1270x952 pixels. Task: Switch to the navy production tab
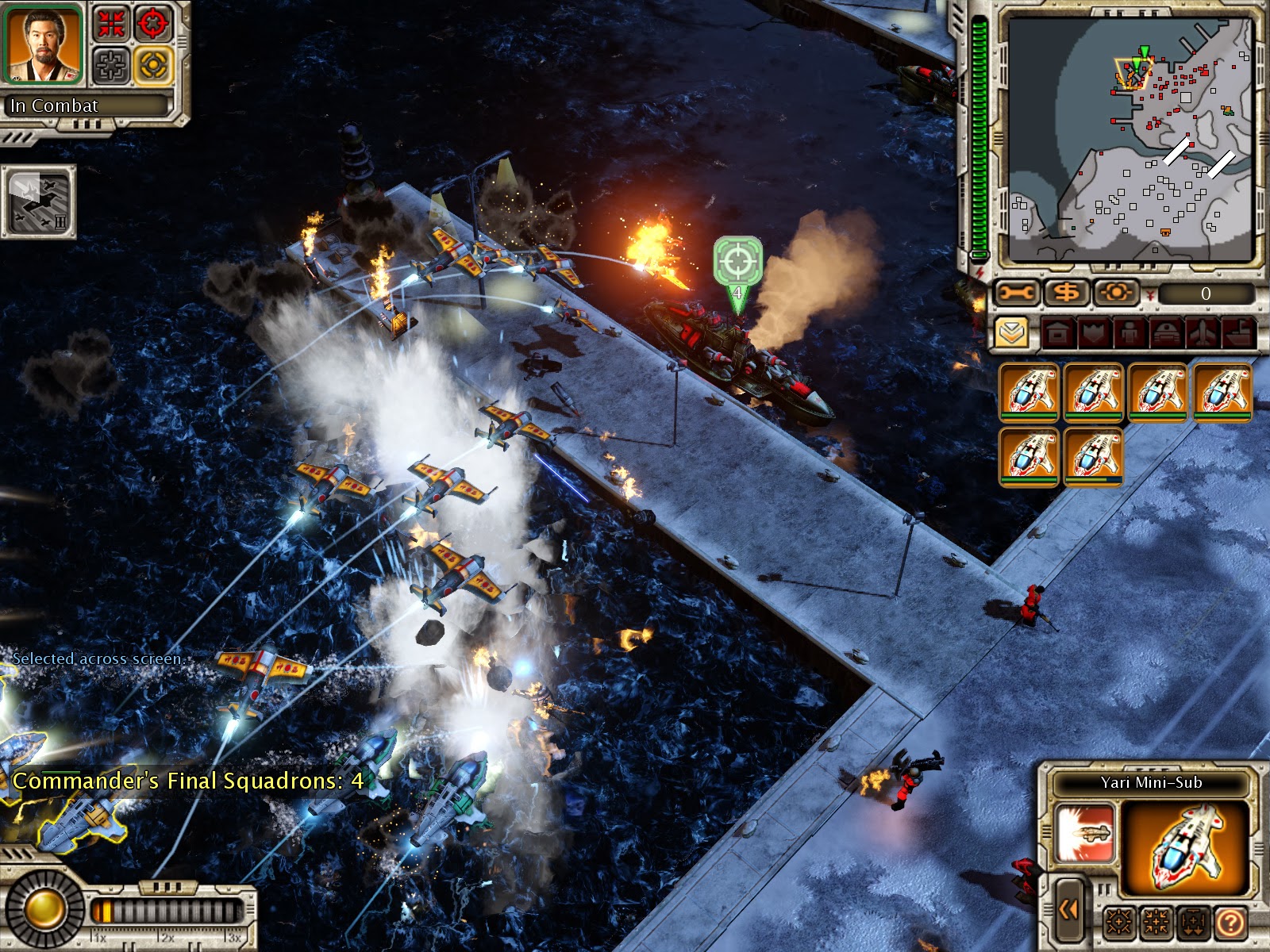(x=1237, y=333)
